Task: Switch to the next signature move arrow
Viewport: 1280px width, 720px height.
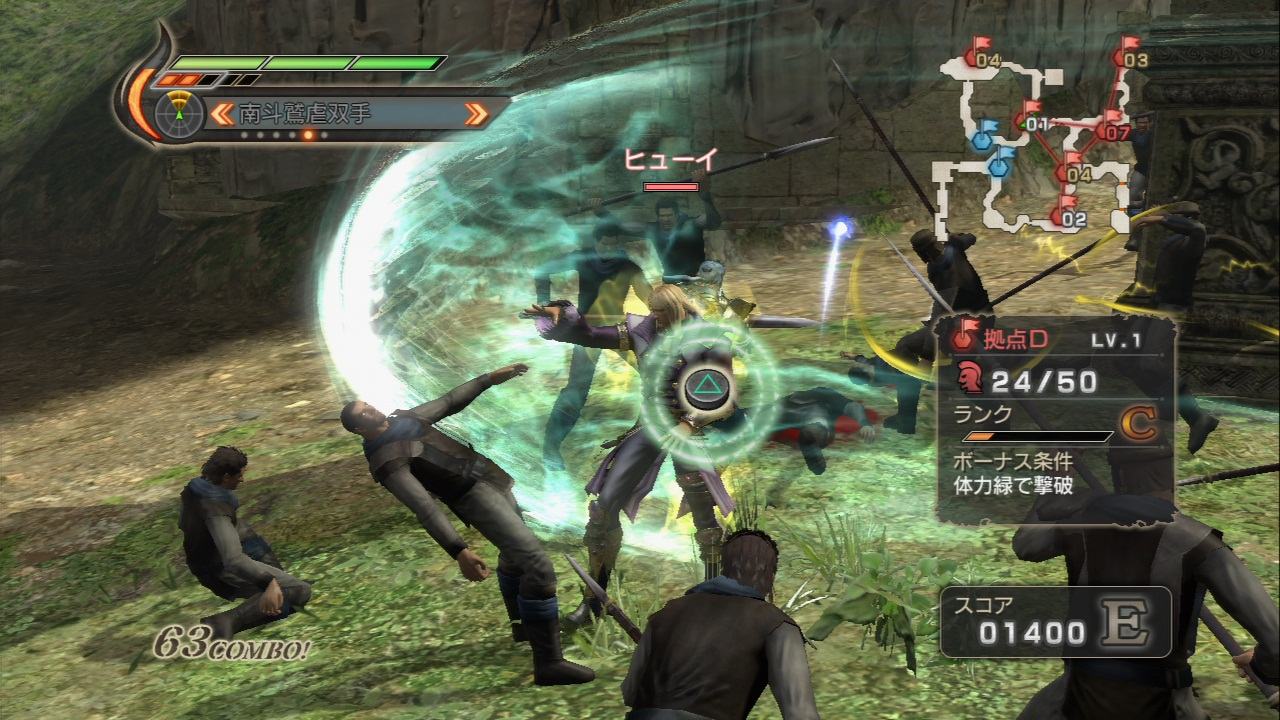Action: pos(477,114)
